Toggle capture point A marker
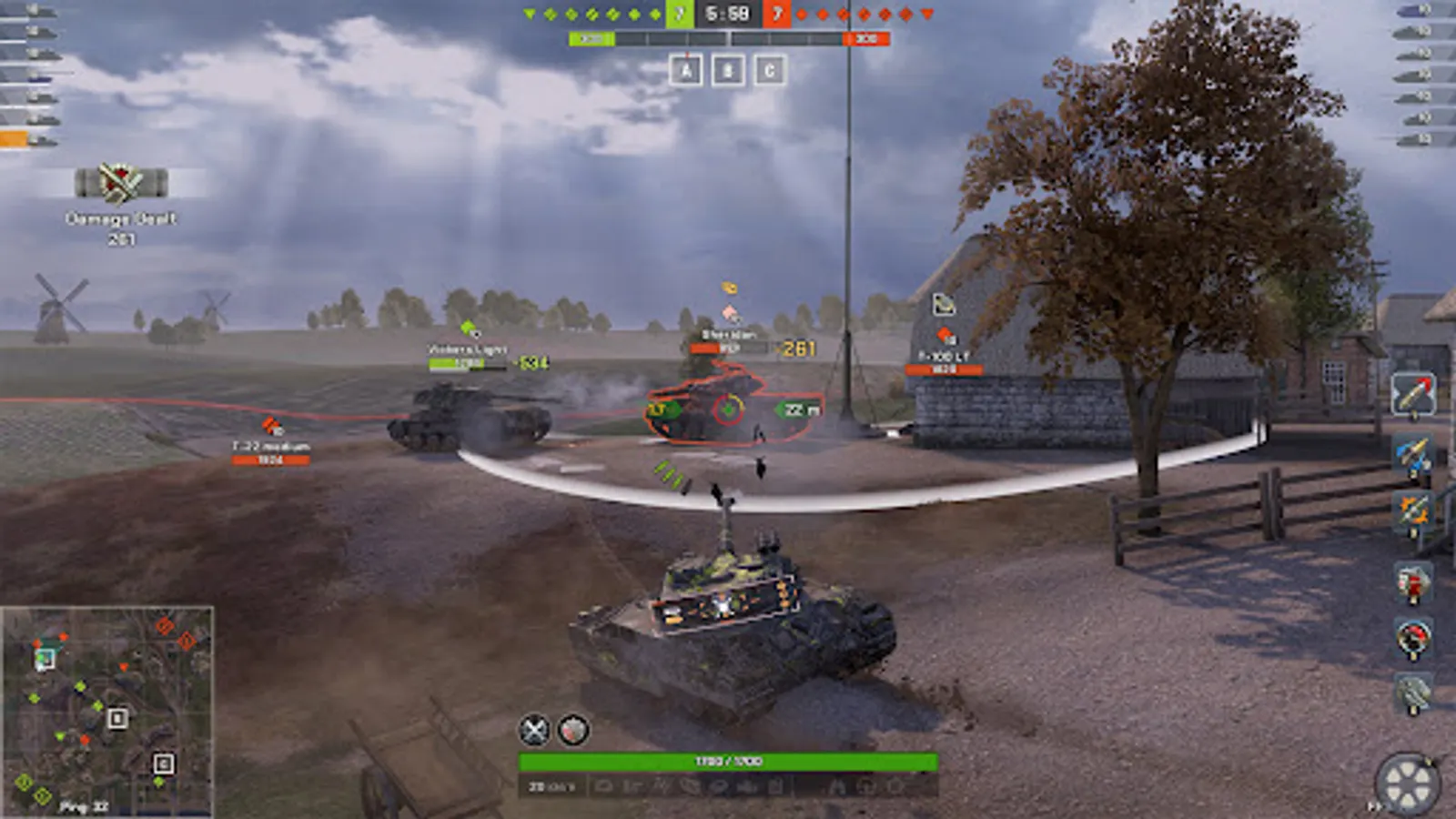 684,69
